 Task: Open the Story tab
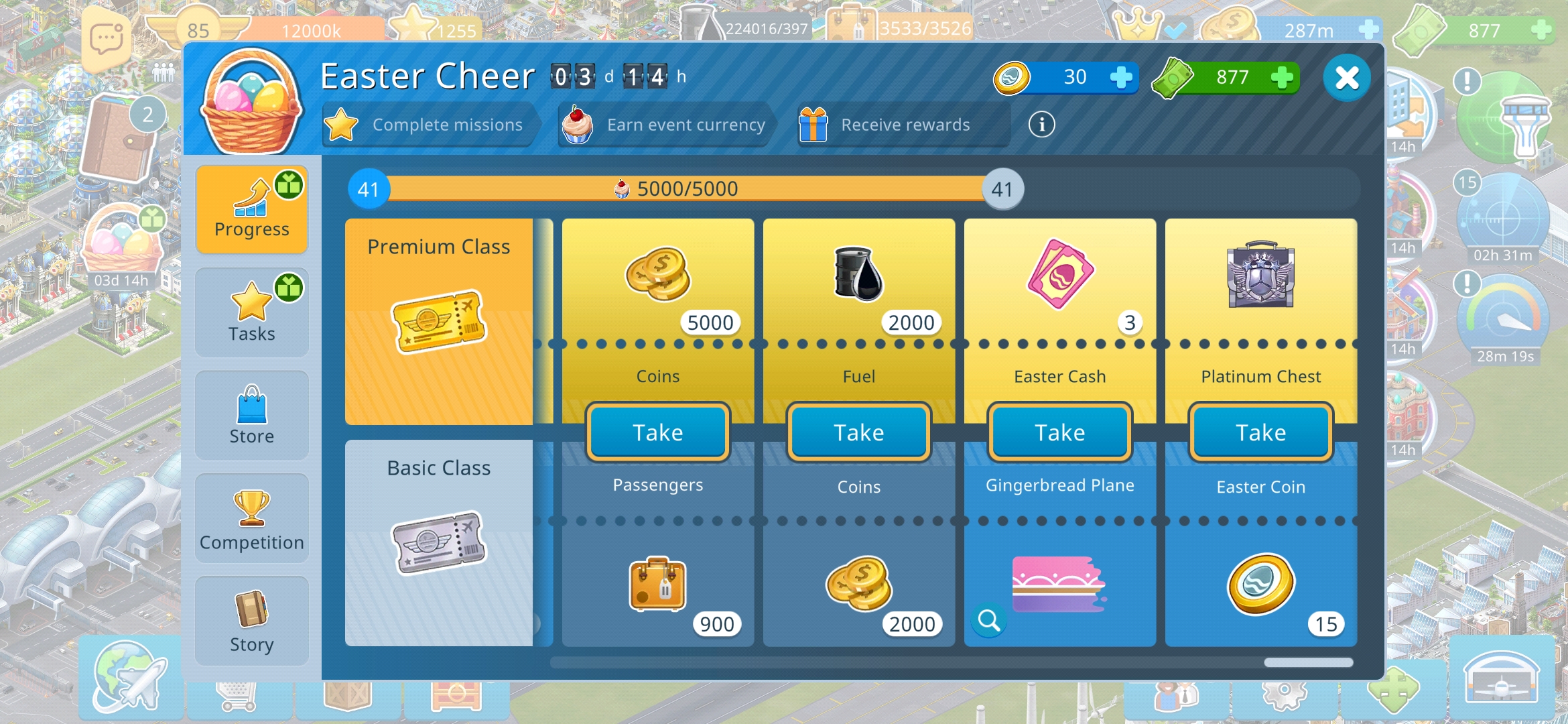click(x=252, y=621)
